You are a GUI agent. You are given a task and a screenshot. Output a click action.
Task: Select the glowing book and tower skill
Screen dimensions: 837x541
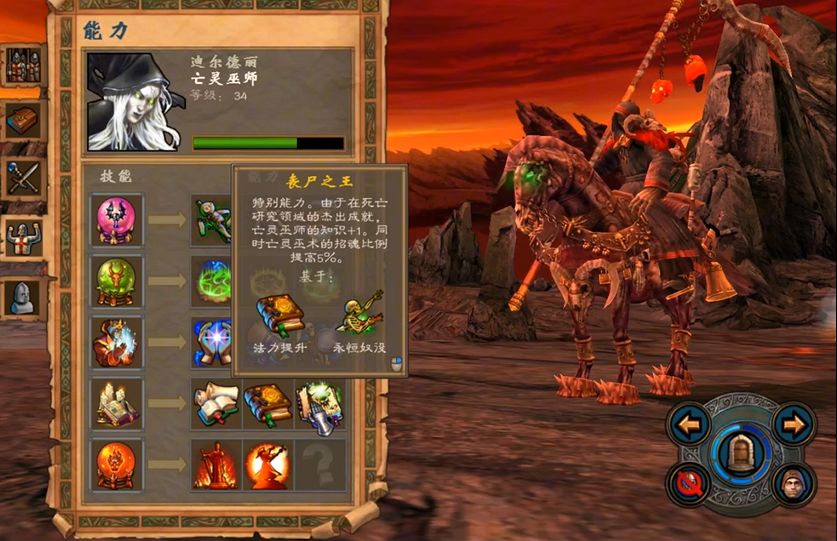coord(117,403)
